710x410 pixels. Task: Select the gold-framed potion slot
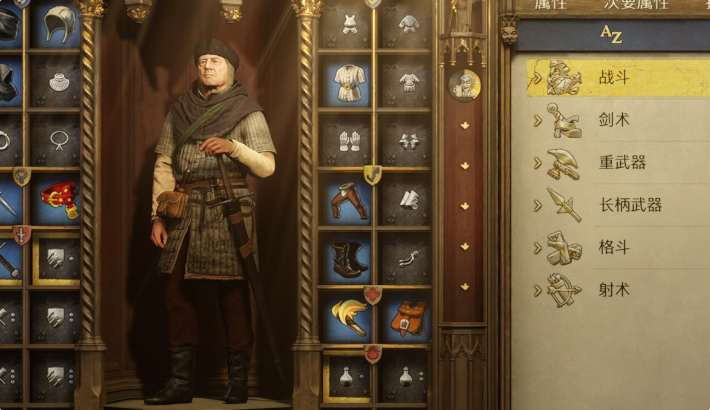[349, 376]
